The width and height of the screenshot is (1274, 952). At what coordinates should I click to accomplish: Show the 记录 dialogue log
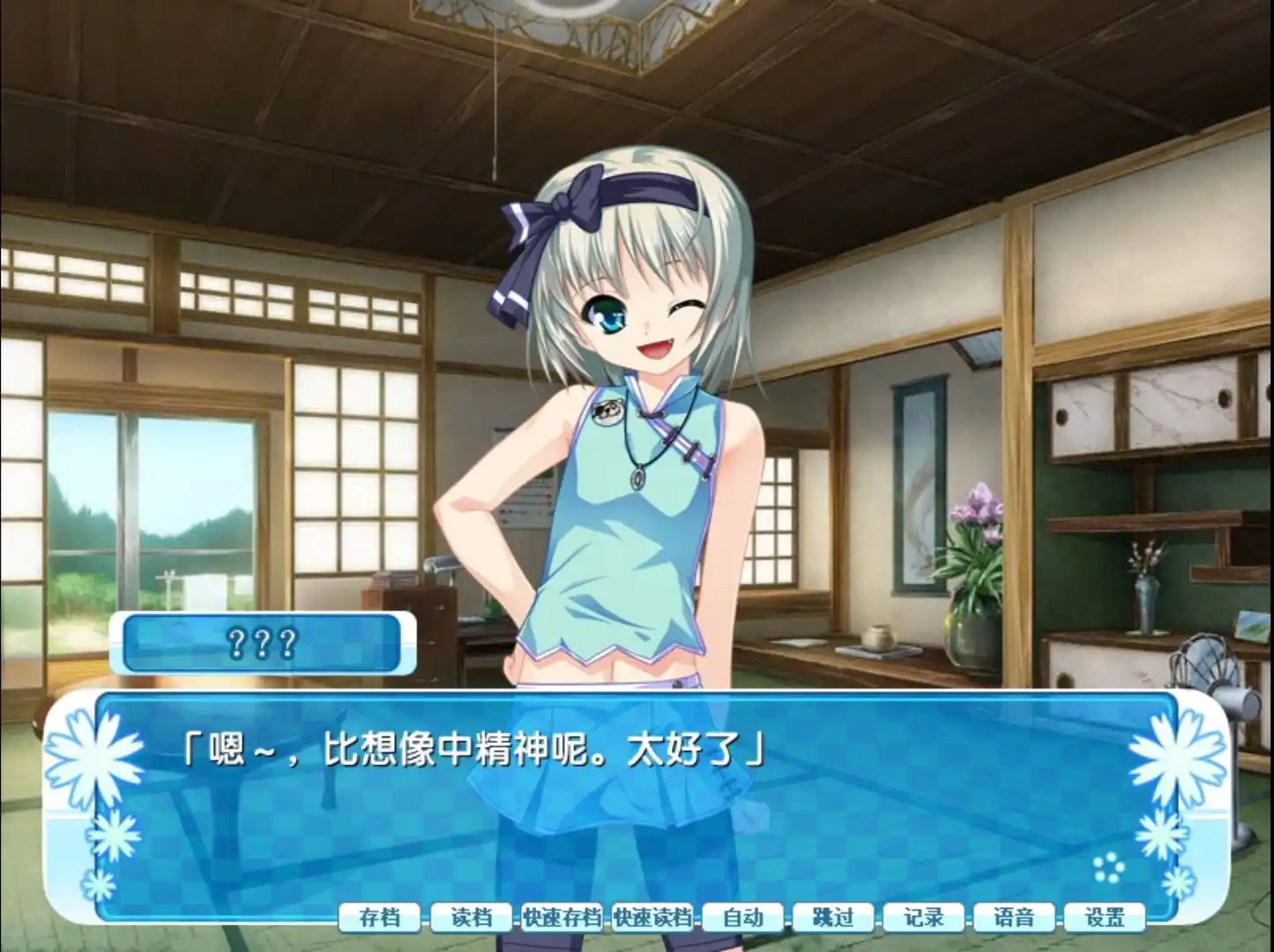(x=925, y=918)
